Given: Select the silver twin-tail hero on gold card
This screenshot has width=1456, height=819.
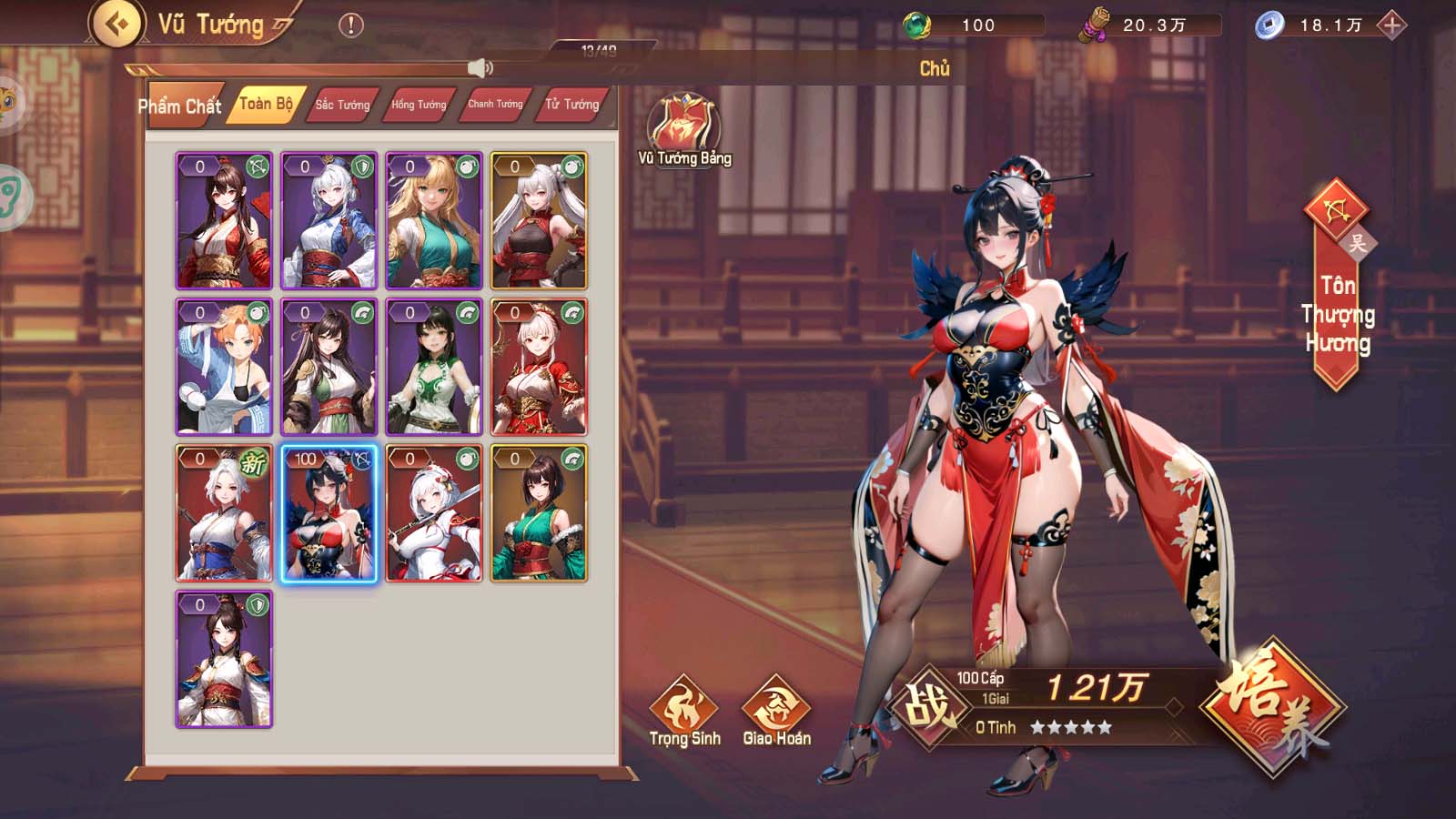Looking at the screenshot, I should click(539, 221).
